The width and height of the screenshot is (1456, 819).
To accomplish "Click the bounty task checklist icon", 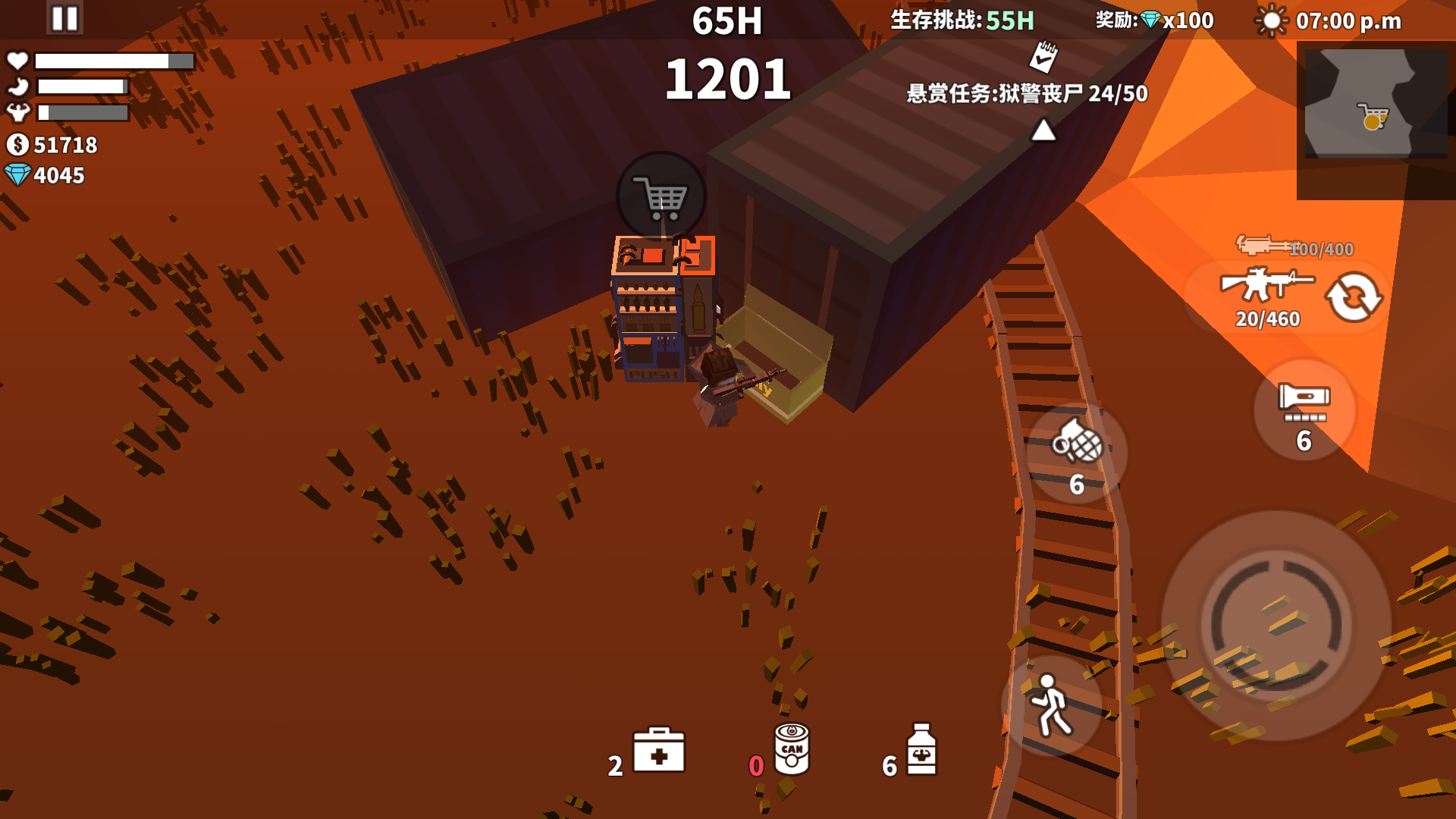I will click(1042, 57).
